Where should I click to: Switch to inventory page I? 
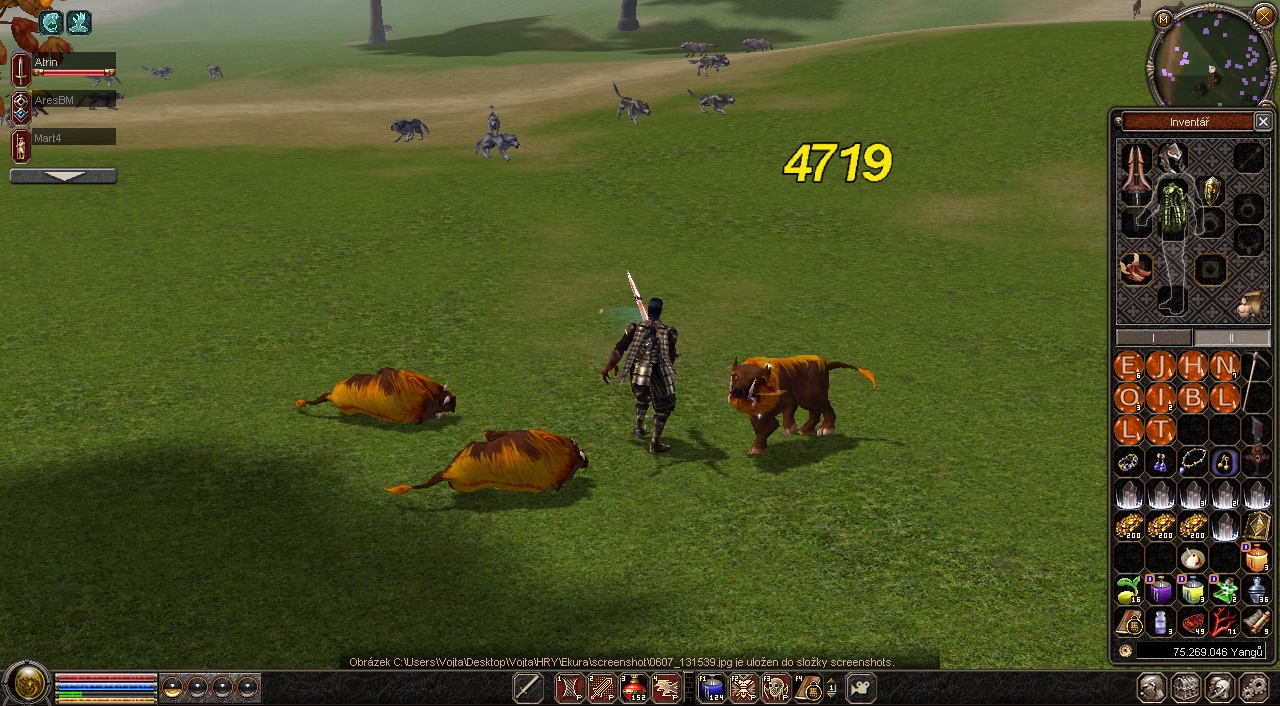tap(1154, 338)
